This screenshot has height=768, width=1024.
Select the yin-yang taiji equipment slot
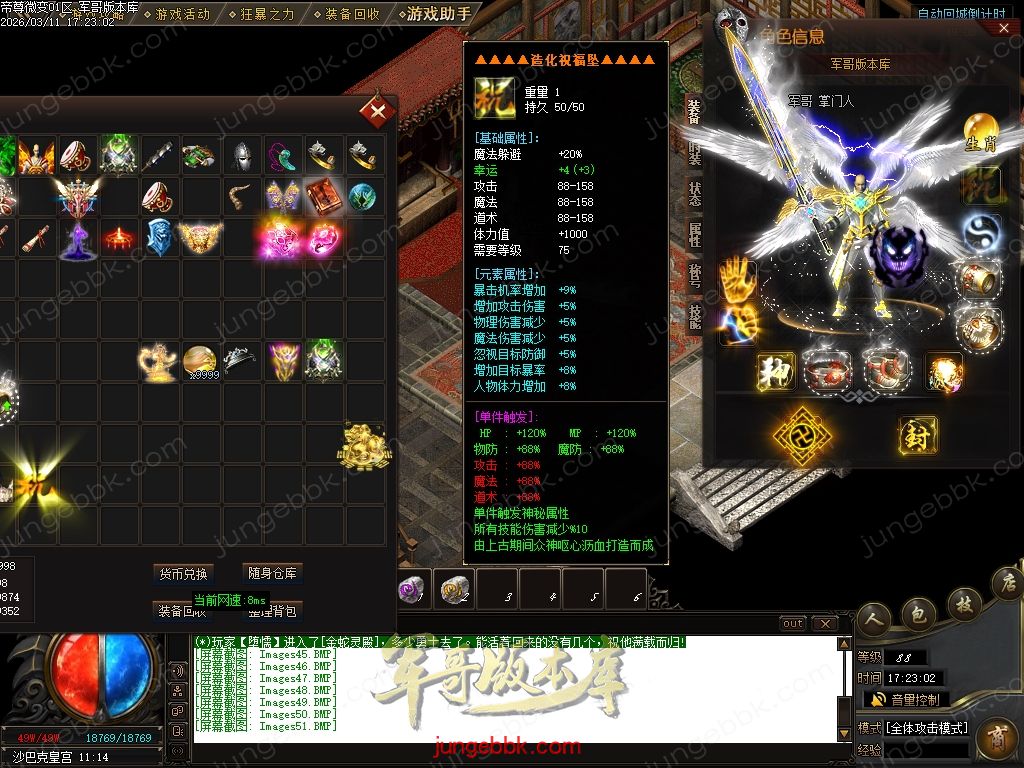coord(981,234)
